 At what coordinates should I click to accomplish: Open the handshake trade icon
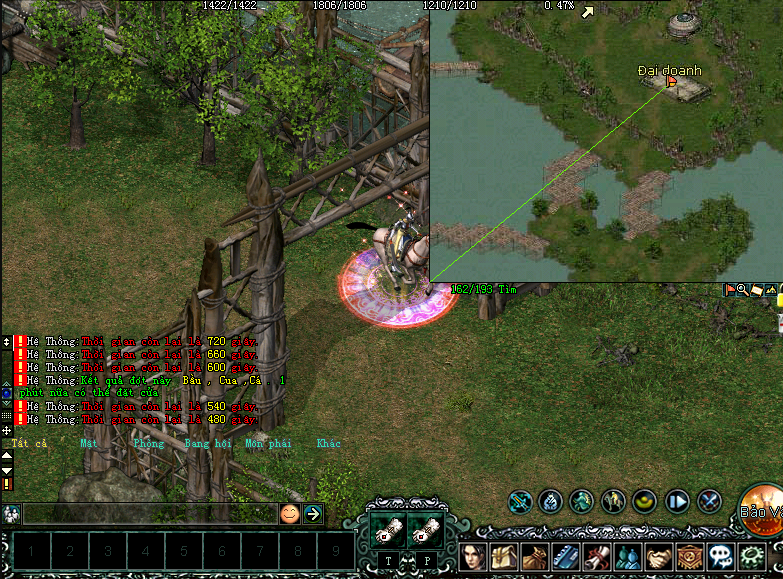[659, 556]
